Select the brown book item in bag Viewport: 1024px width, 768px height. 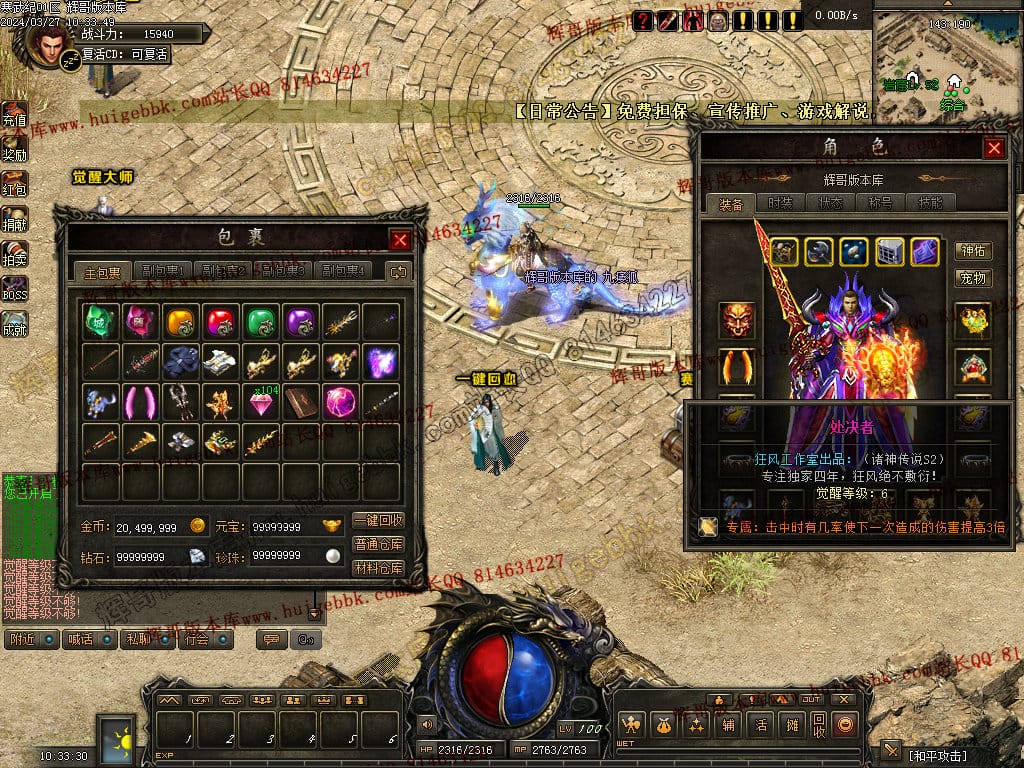pyautogui.click(x=300, y=402)
